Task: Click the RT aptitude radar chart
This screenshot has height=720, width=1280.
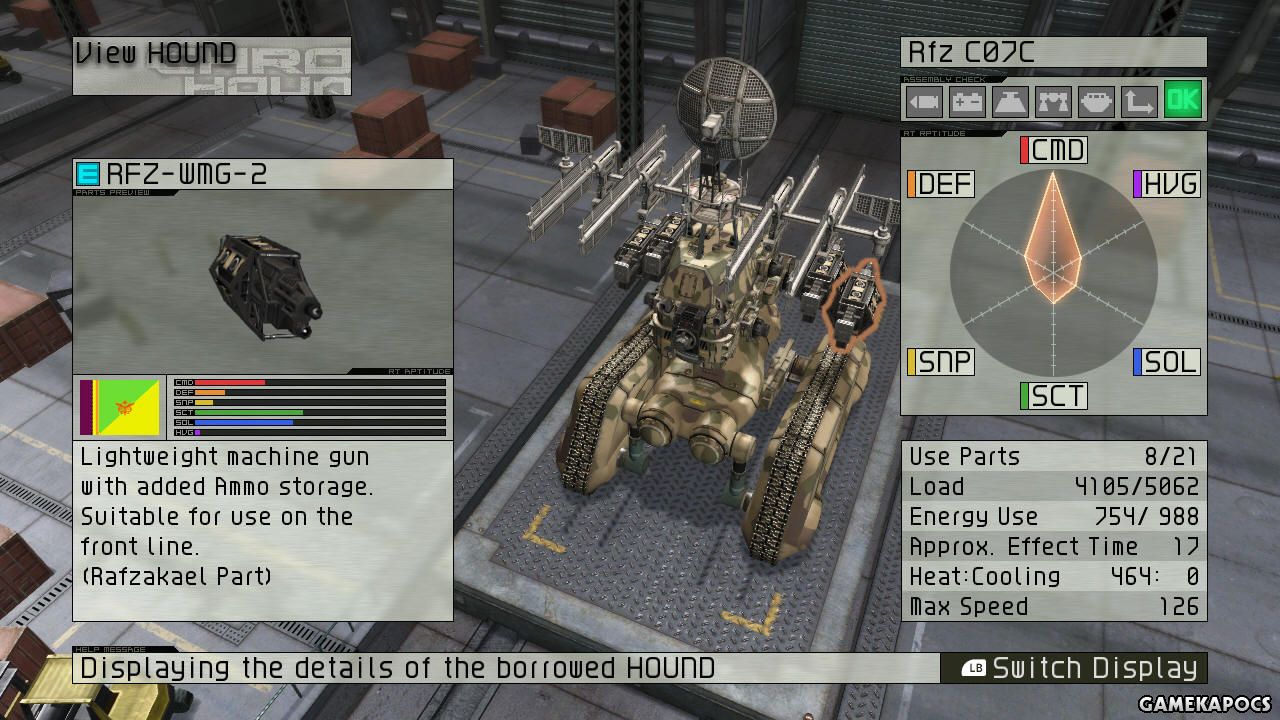Action: [1053, 272]
